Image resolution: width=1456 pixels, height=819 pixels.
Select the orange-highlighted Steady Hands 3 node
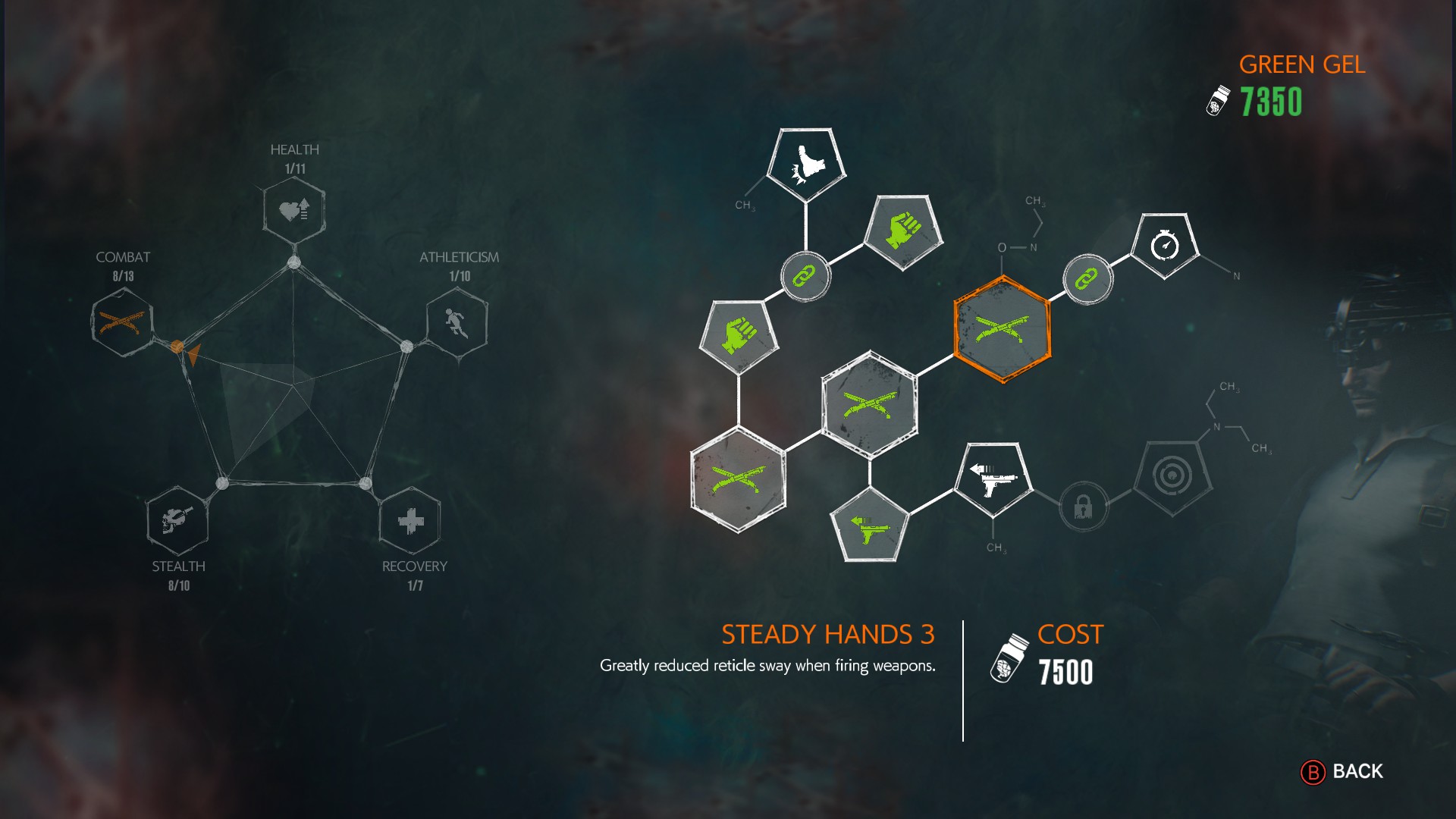pos(1002,329)
